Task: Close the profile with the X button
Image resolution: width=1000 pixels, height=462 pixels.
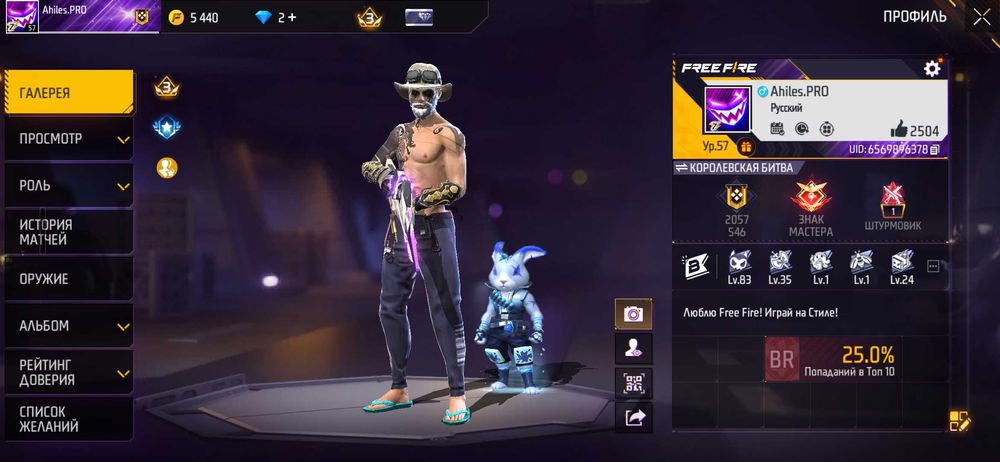Action: pyautogui.click(x=981, y=16)
